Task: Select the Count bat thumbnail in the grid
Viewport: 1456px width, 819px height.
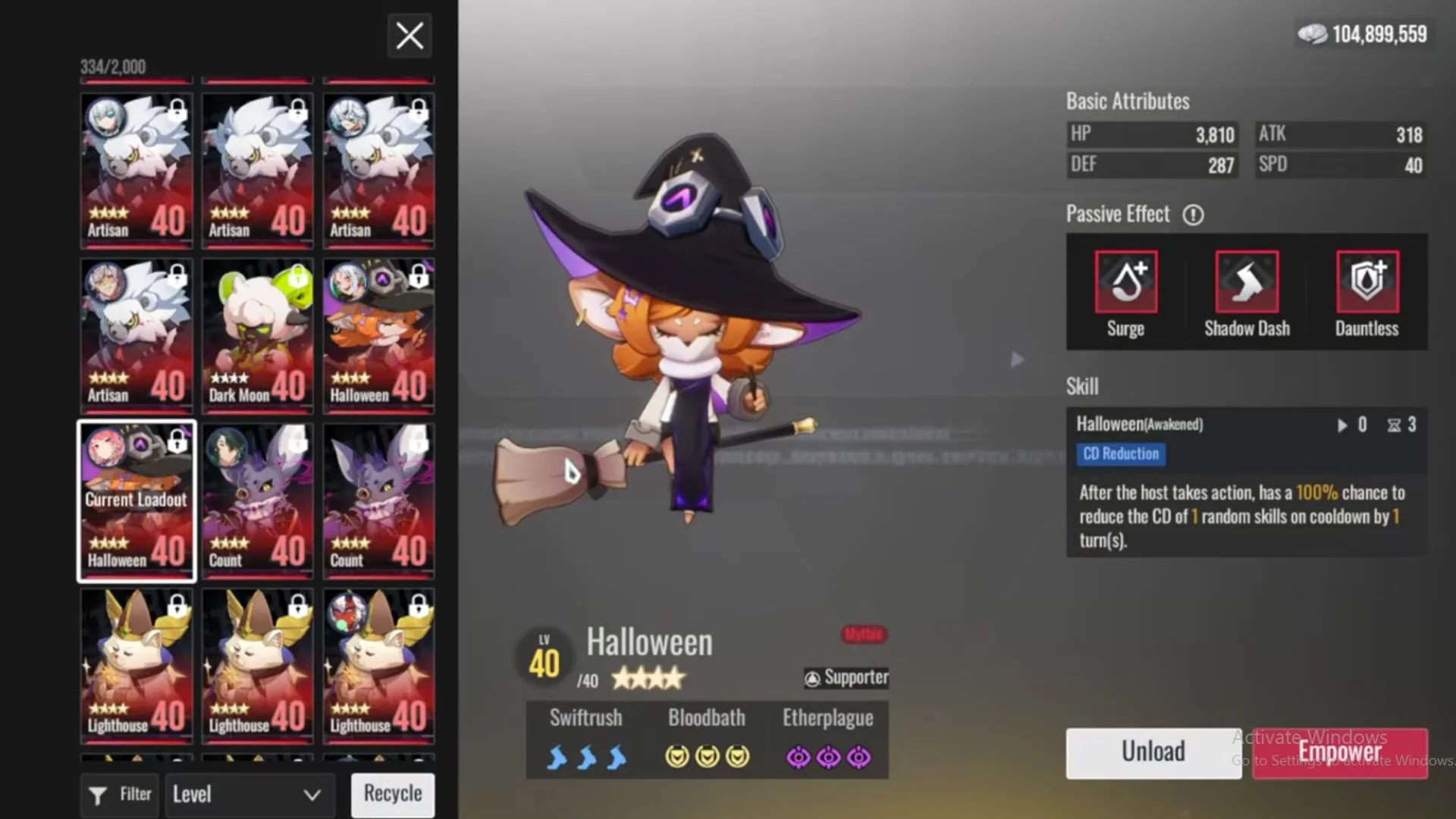Action: [257, 500]
